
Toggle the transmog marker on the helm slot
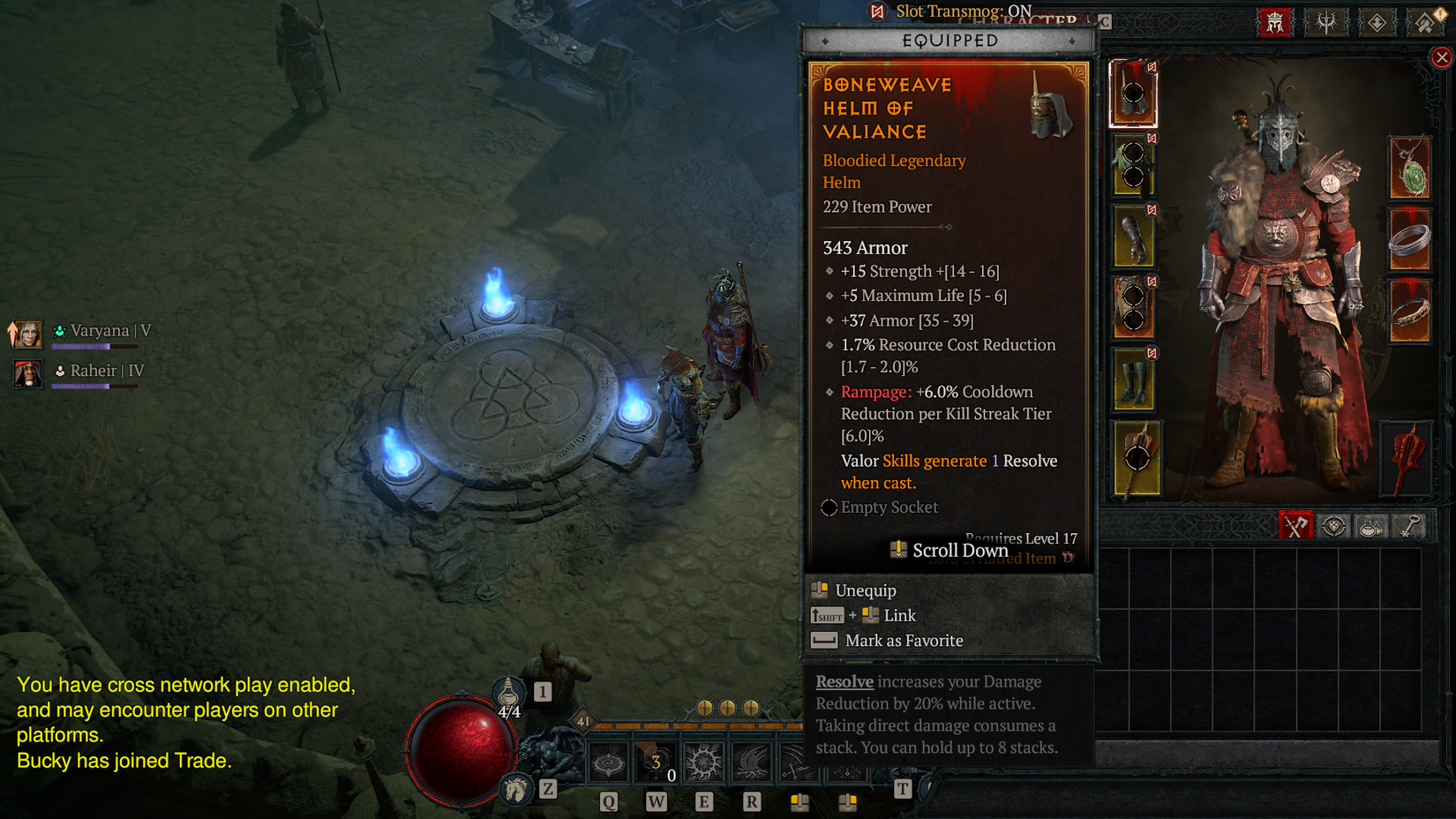pos(1152,67)
